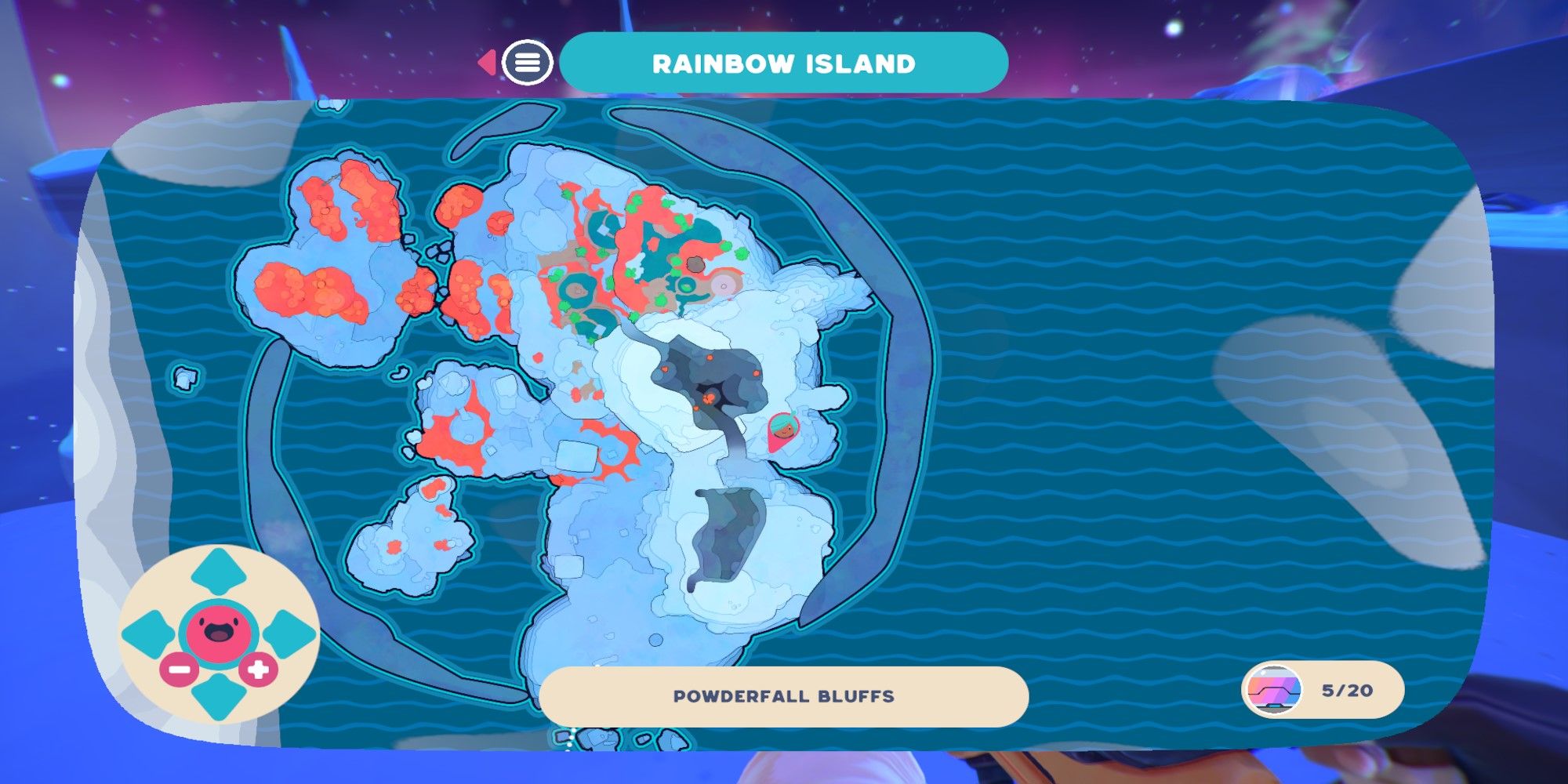Open the hamburger menu beside the map title

coord(528,64)
